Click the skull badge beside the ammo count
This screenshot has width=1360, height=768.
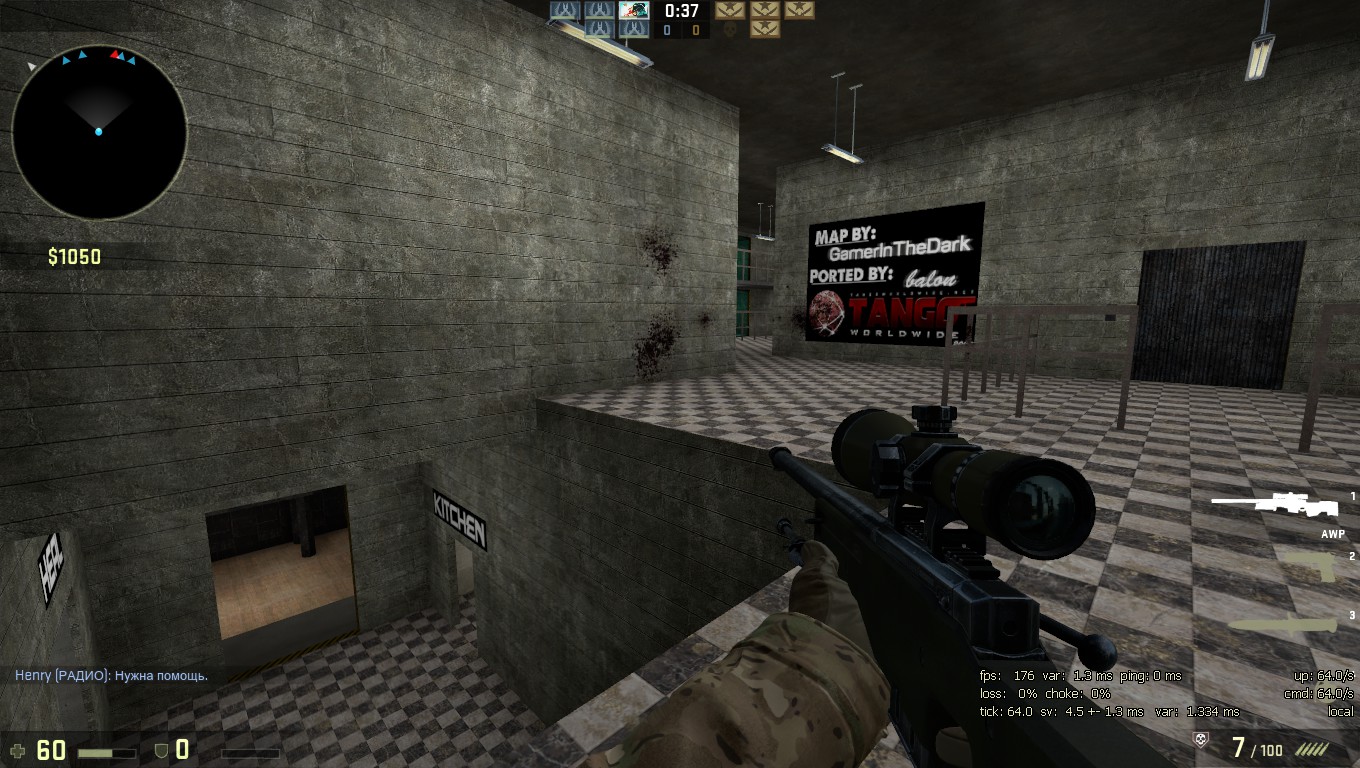1201,740
